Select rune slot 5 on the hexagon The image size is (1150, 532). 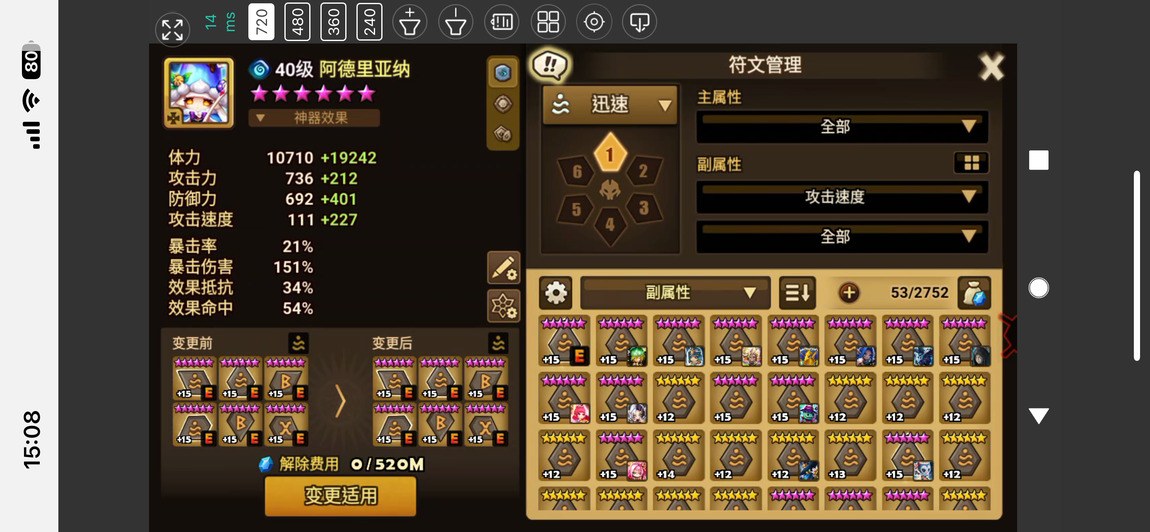[x=577, y=209]
